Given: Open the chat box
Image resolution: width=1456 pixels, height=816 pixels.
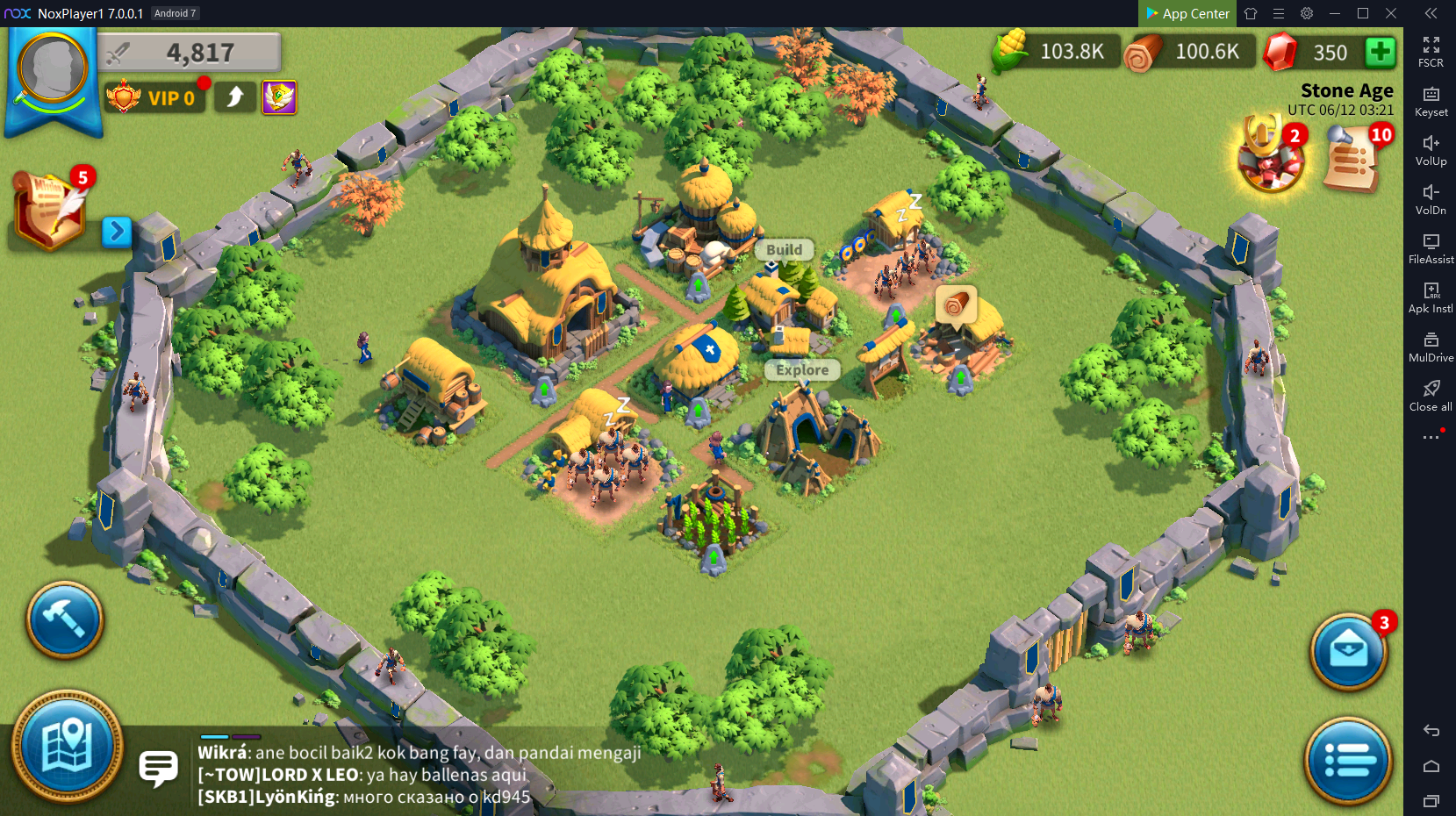Looking at the screenshot, I should coord(159,769).
